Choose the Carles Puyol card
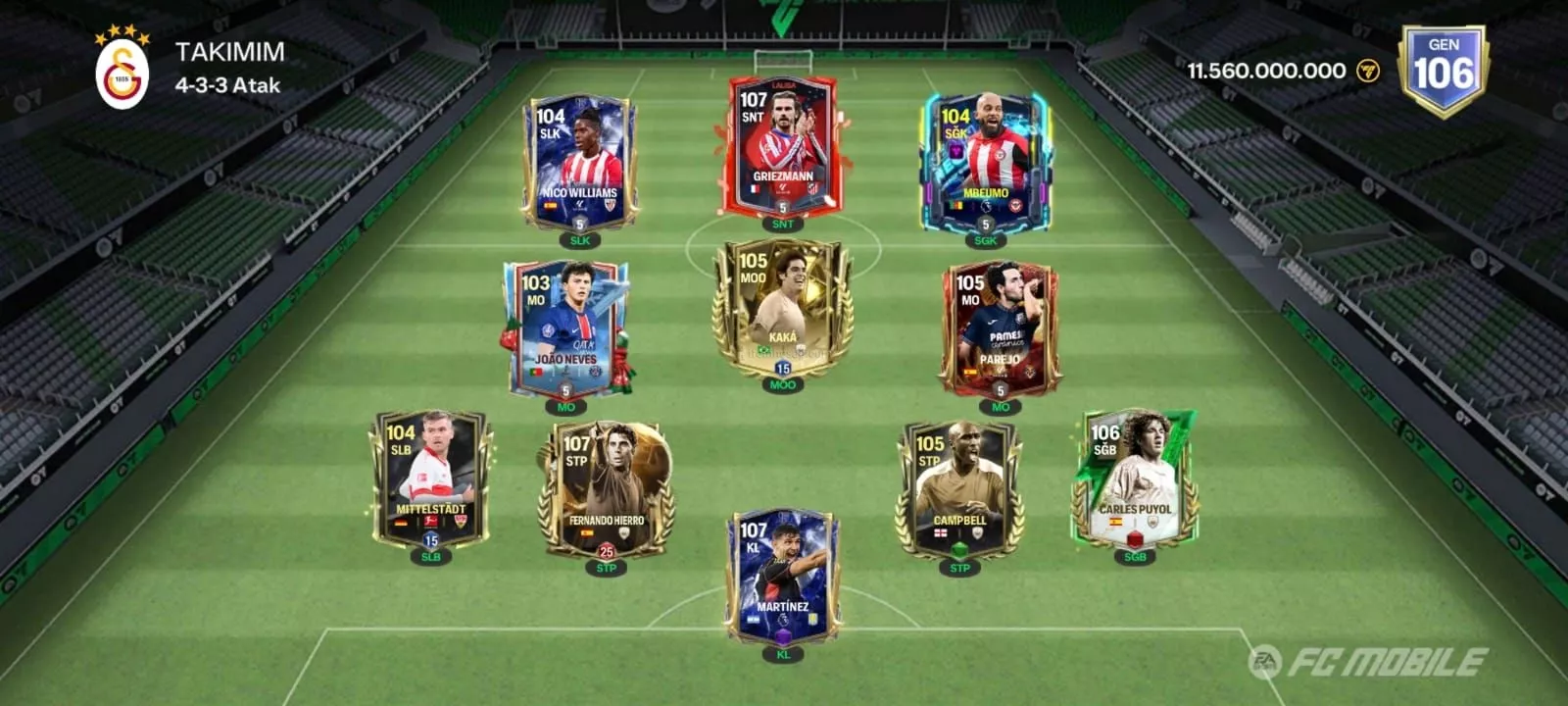Screen dimensions: 1568x706 1134,479
